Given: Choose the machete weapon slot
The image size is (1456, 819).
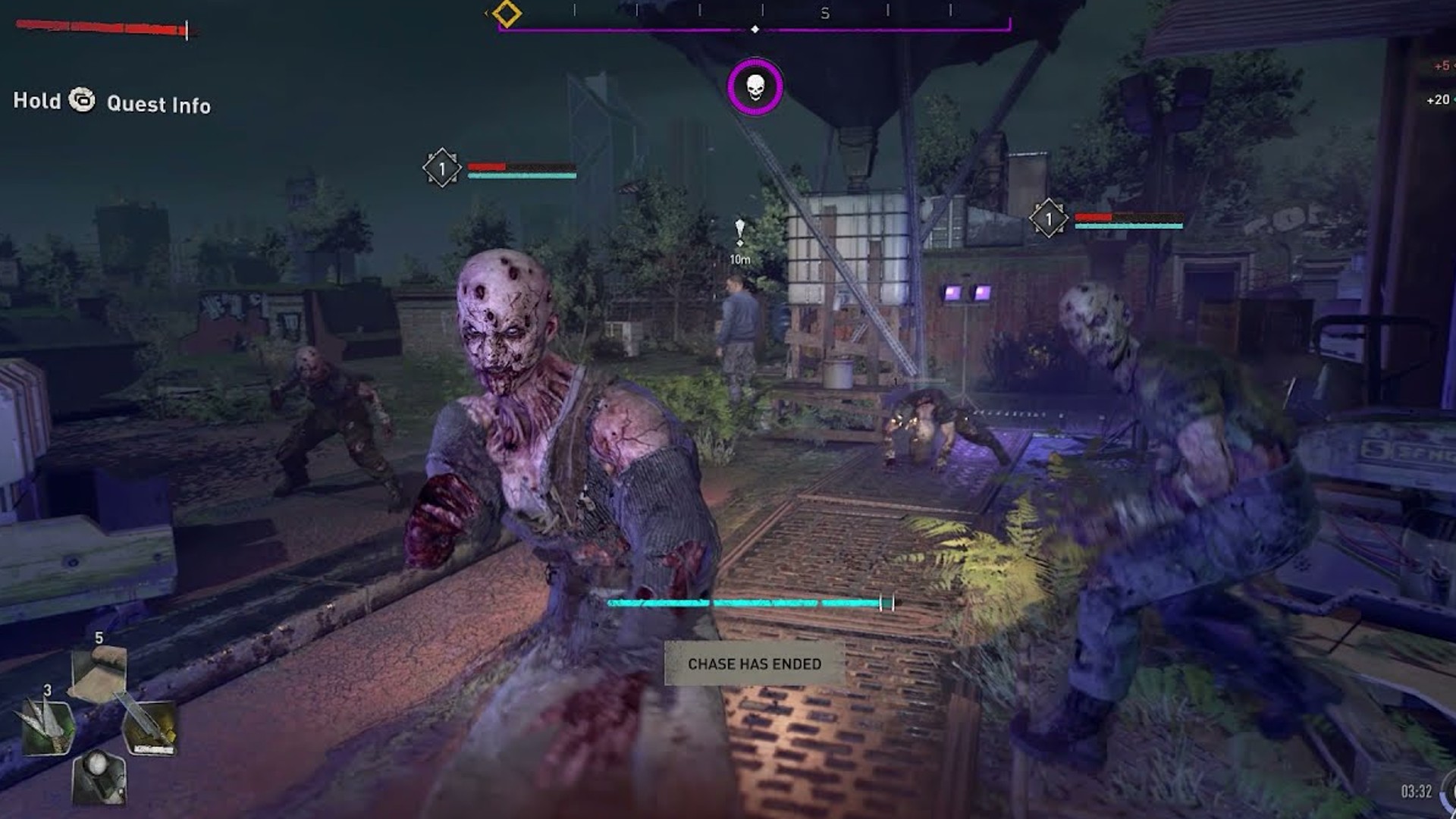Looking at the screenshot, I should [x=149, y=726].
